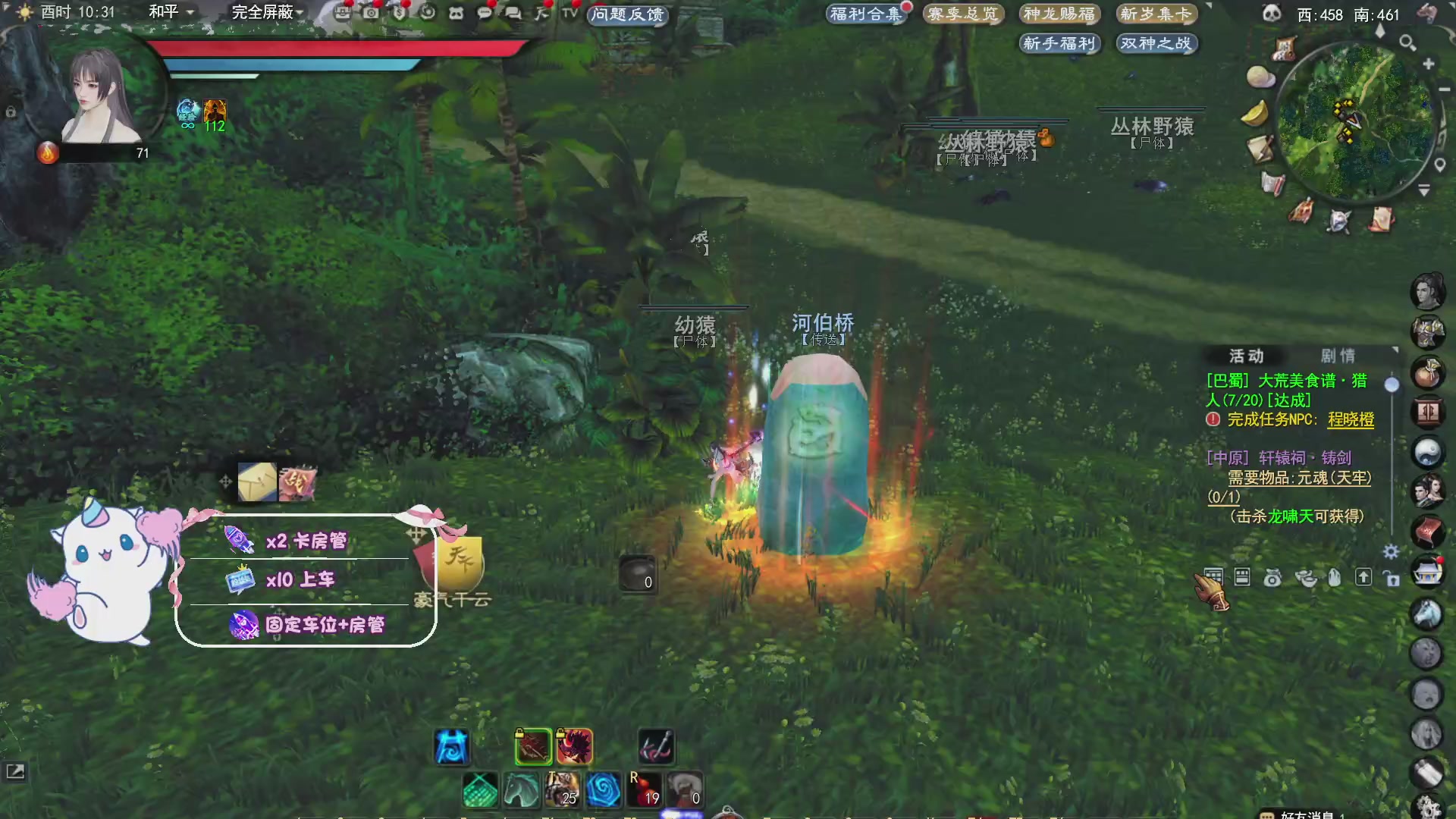Click the settings gear on the right side

click(x=1390, y=551)
